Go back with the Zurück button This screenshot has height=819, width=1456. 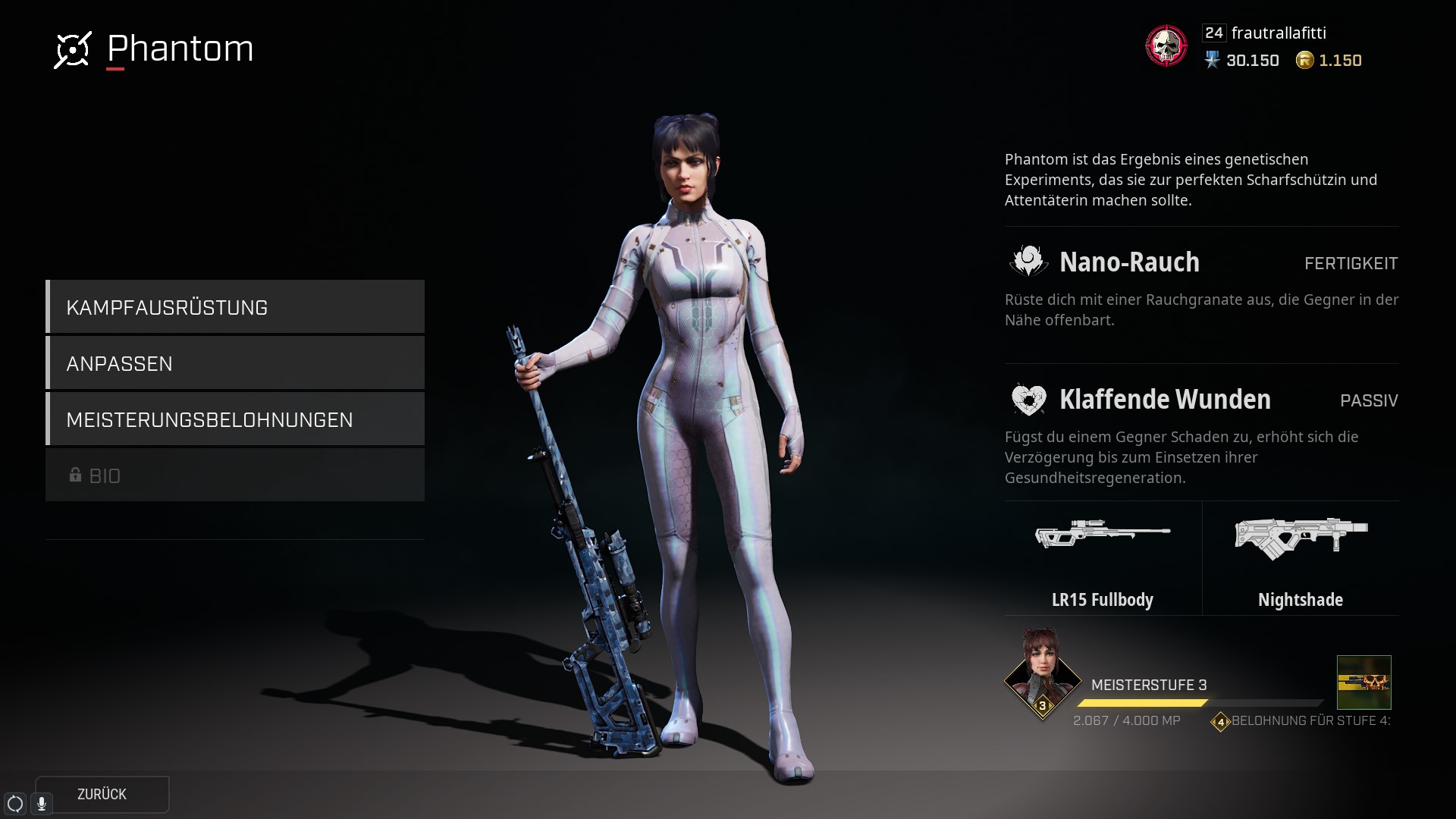(x=102, y=794)
